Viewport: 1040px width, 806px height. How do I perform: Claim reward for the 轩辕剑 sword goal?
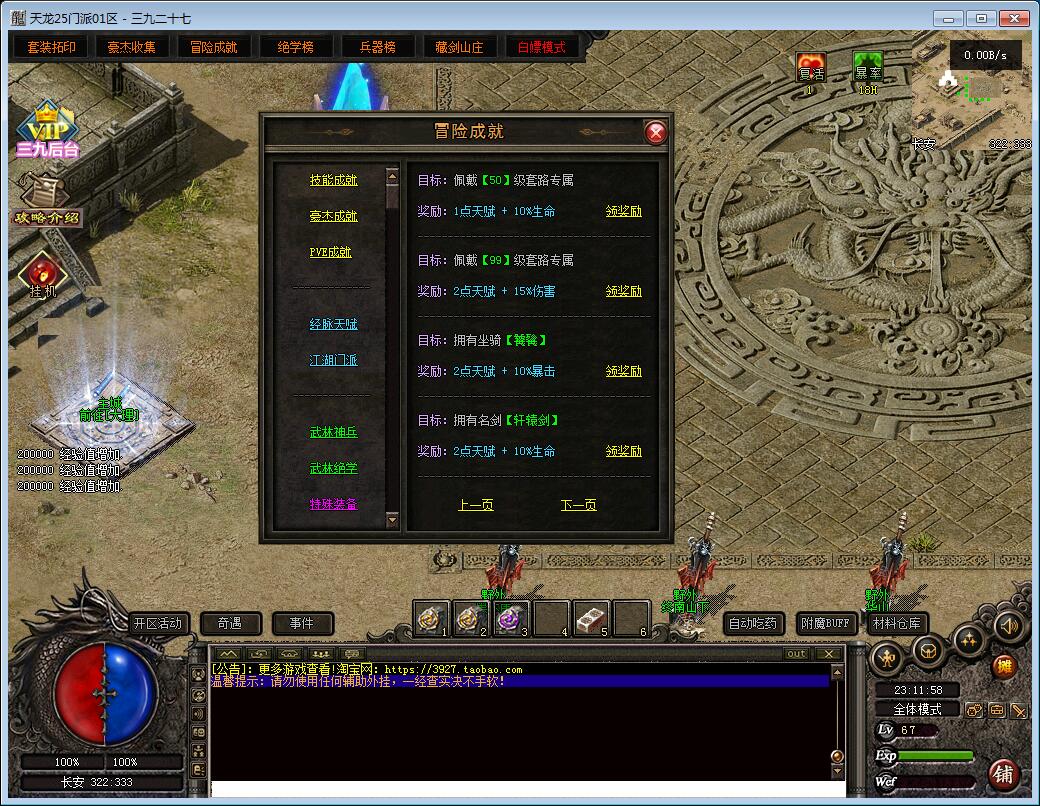624,451
